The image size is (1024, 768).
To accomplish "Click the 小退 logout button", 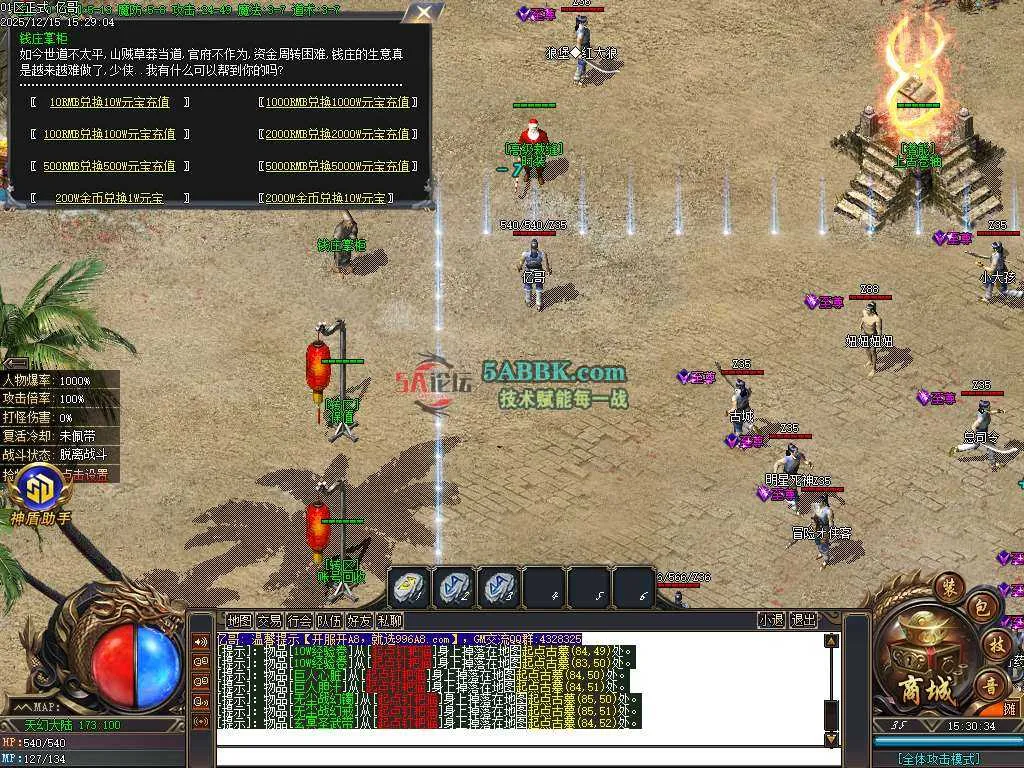I will pos(771,620).
